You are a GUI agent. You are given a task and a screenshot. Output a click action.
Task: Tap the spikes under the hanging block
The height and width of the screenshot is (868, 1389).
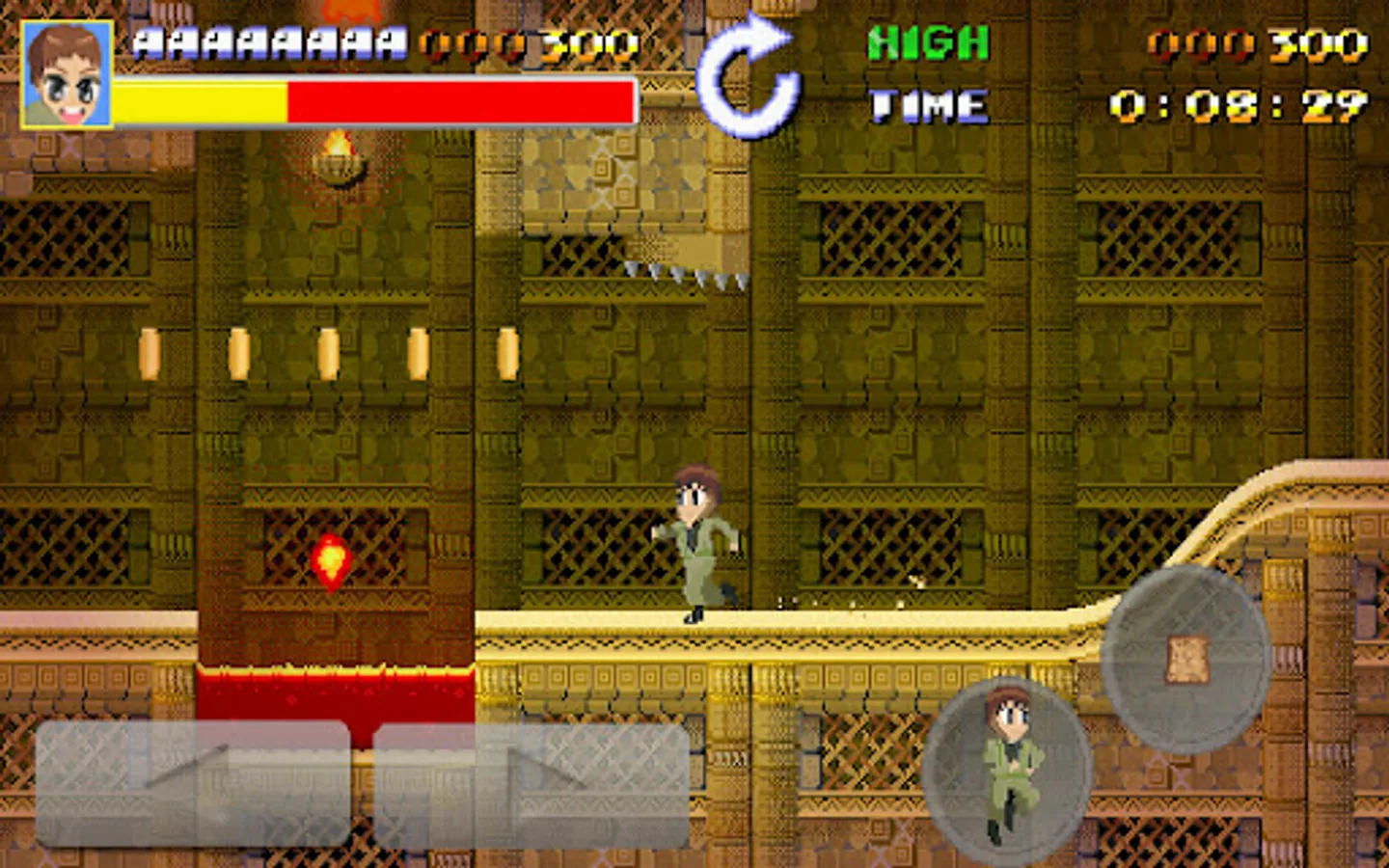(685, 275)
